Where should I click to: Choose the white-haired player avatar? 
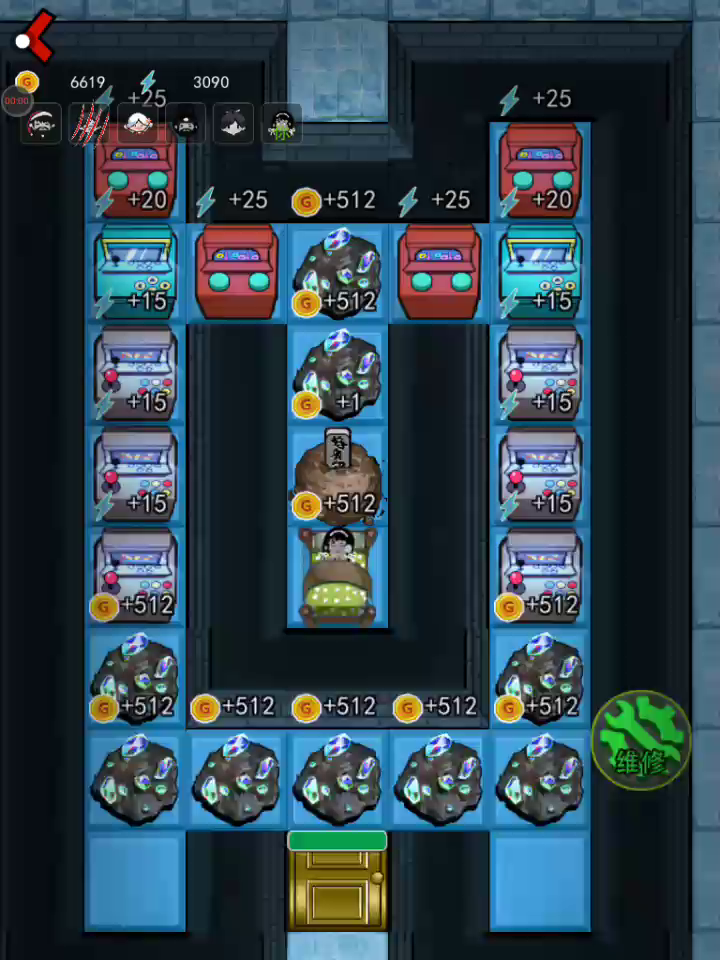click(x=137, y=124)
